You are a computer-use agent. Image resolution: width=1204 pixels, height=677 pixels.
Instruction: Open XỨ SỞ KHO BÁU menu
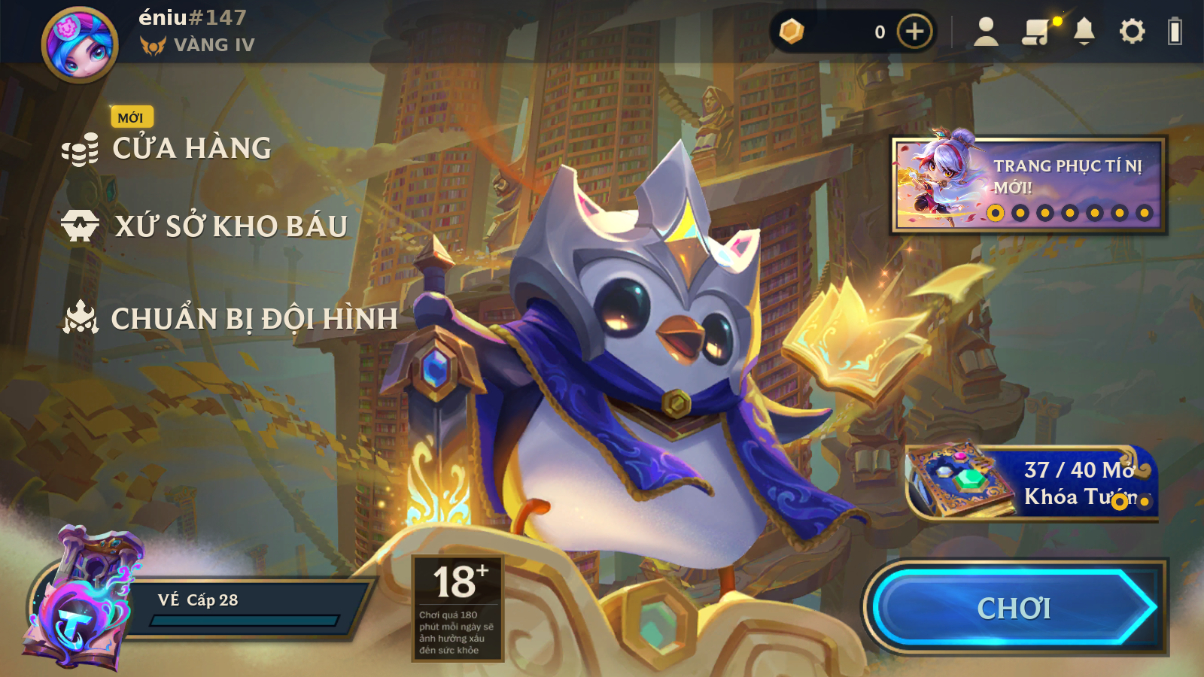click(230, 226)
